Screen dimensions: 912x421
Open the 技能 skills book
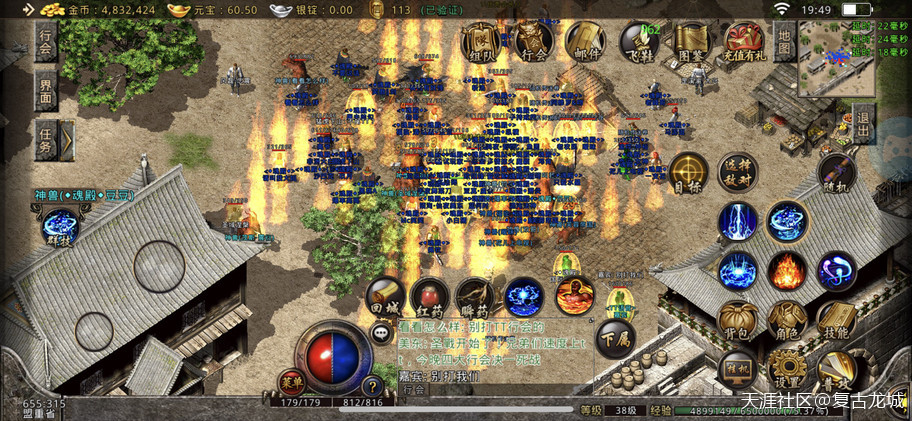[837, 320]
